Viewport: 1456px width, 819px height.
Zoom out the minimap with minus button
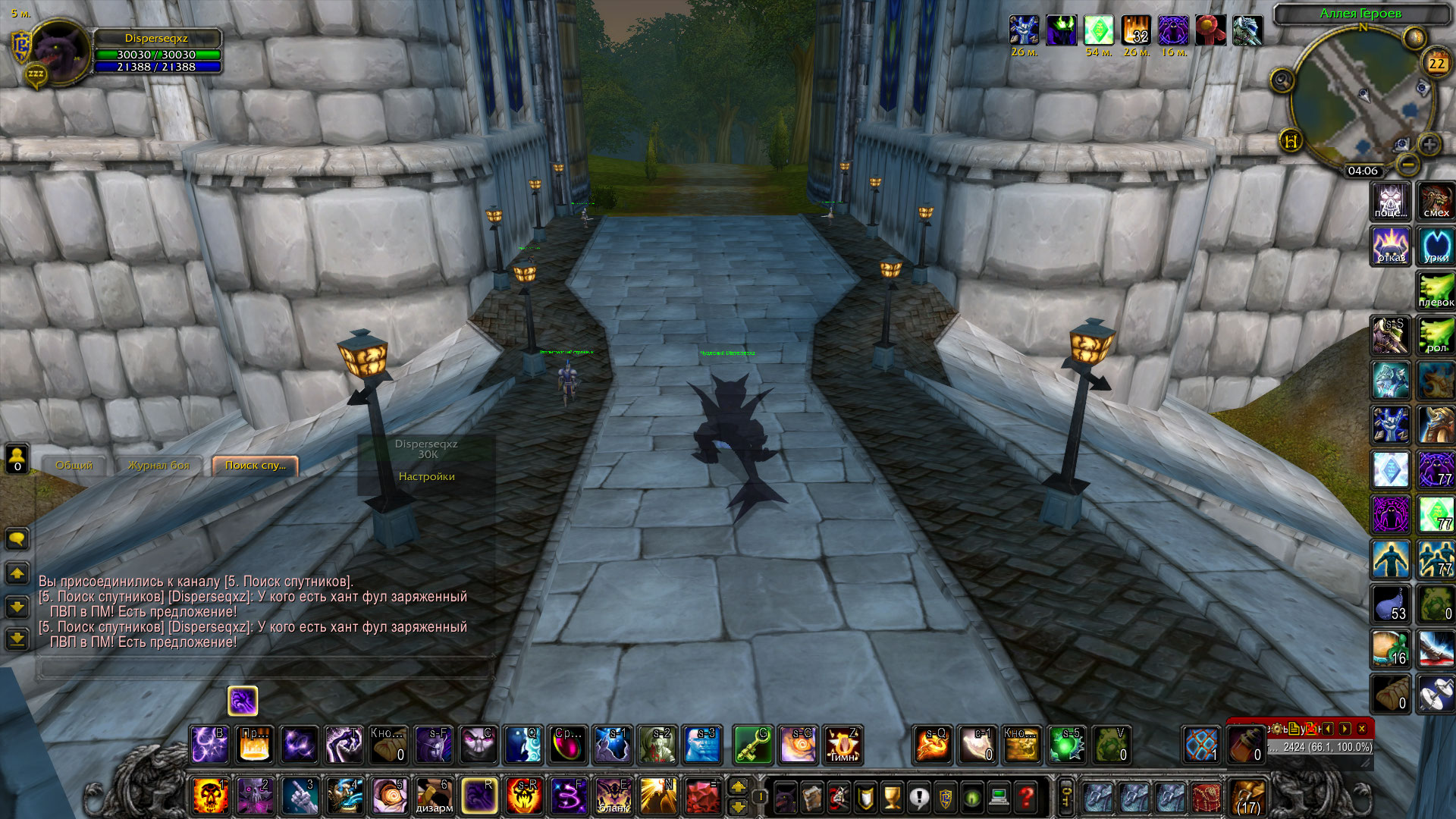click(1407, 163)
